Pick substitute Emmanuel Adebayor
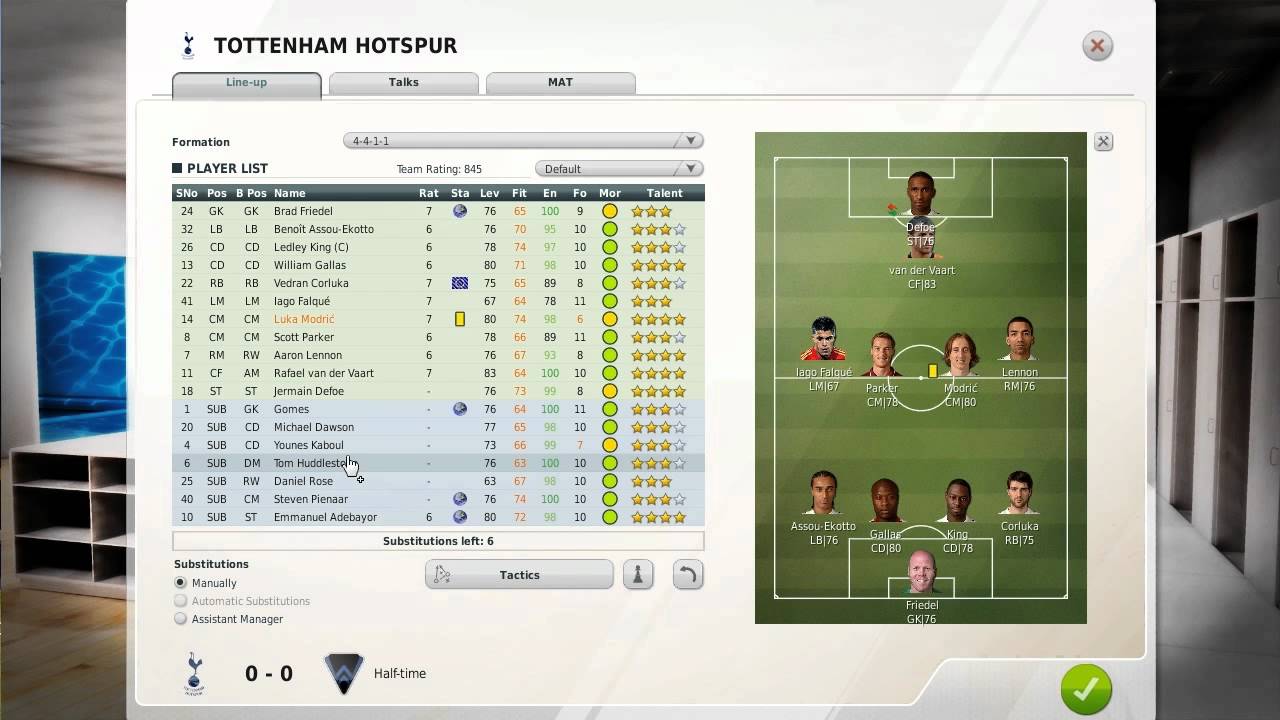Image resolution: width=1280 pixels, height=720 pixels. coord(325,517)
